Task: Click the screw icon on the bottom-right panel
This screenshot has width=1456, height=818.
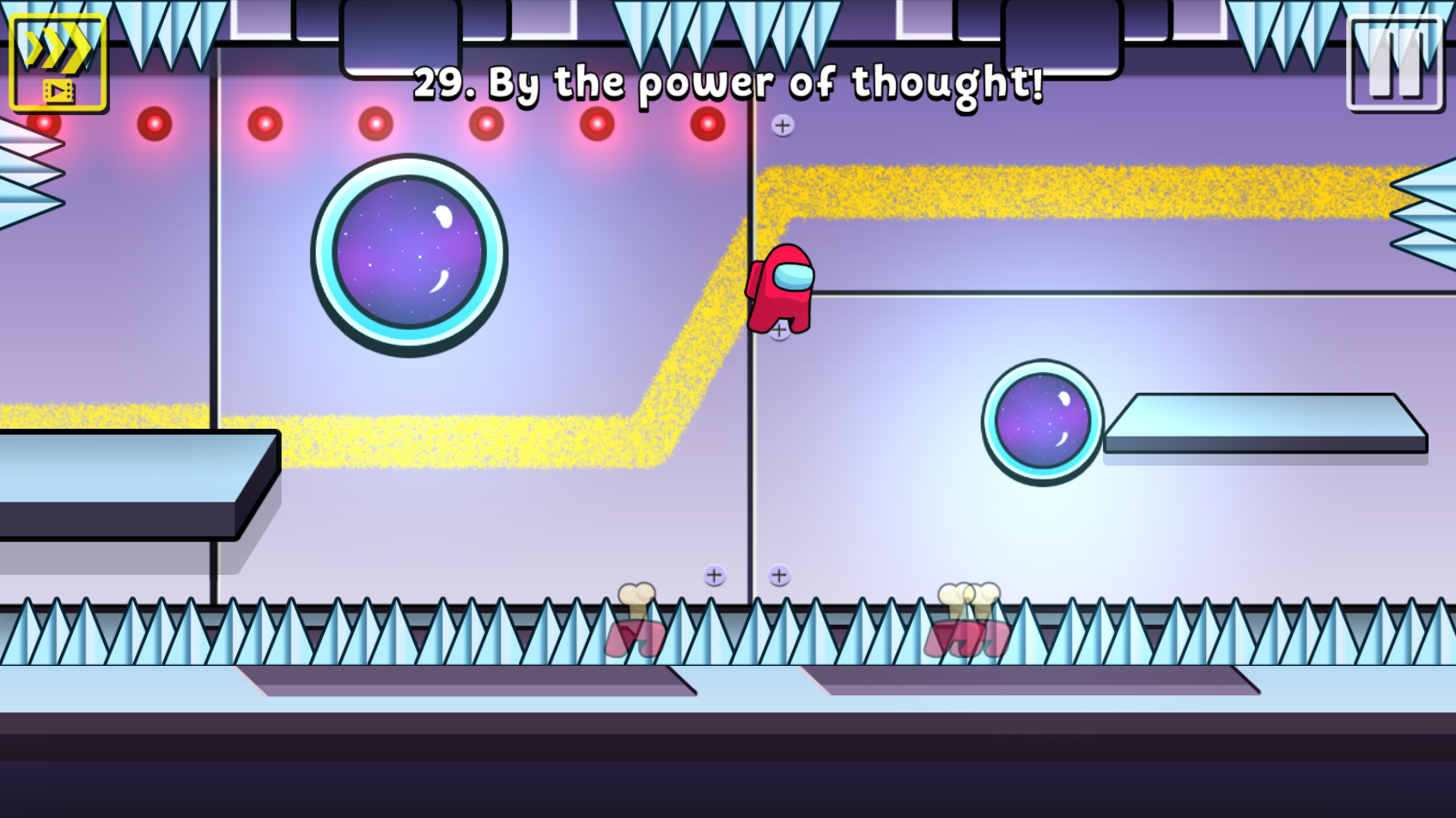Action: click(780, 577)
